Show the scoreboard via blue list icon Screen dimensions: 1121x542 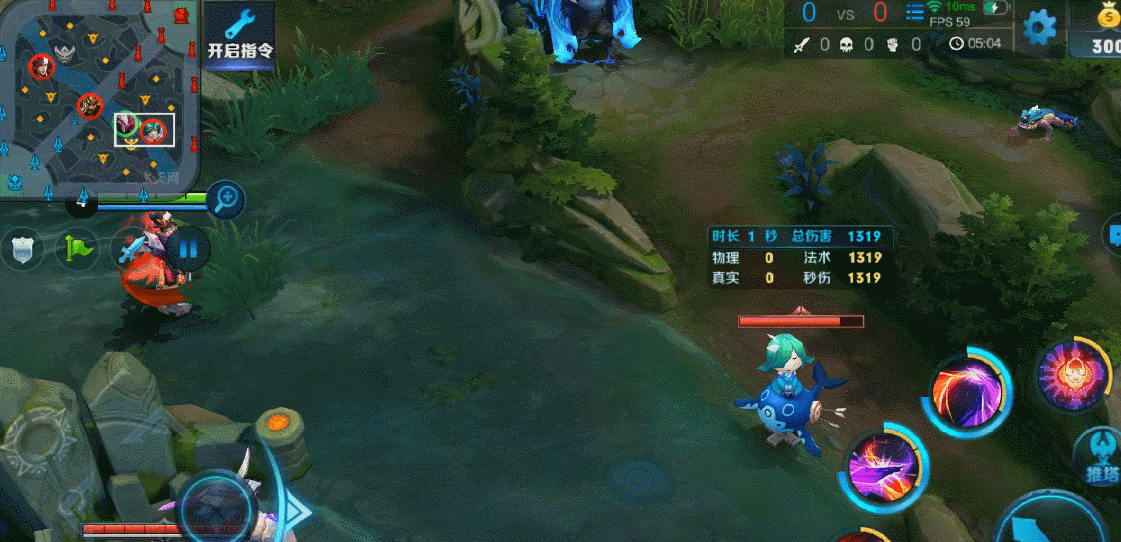tap(914, 13)
